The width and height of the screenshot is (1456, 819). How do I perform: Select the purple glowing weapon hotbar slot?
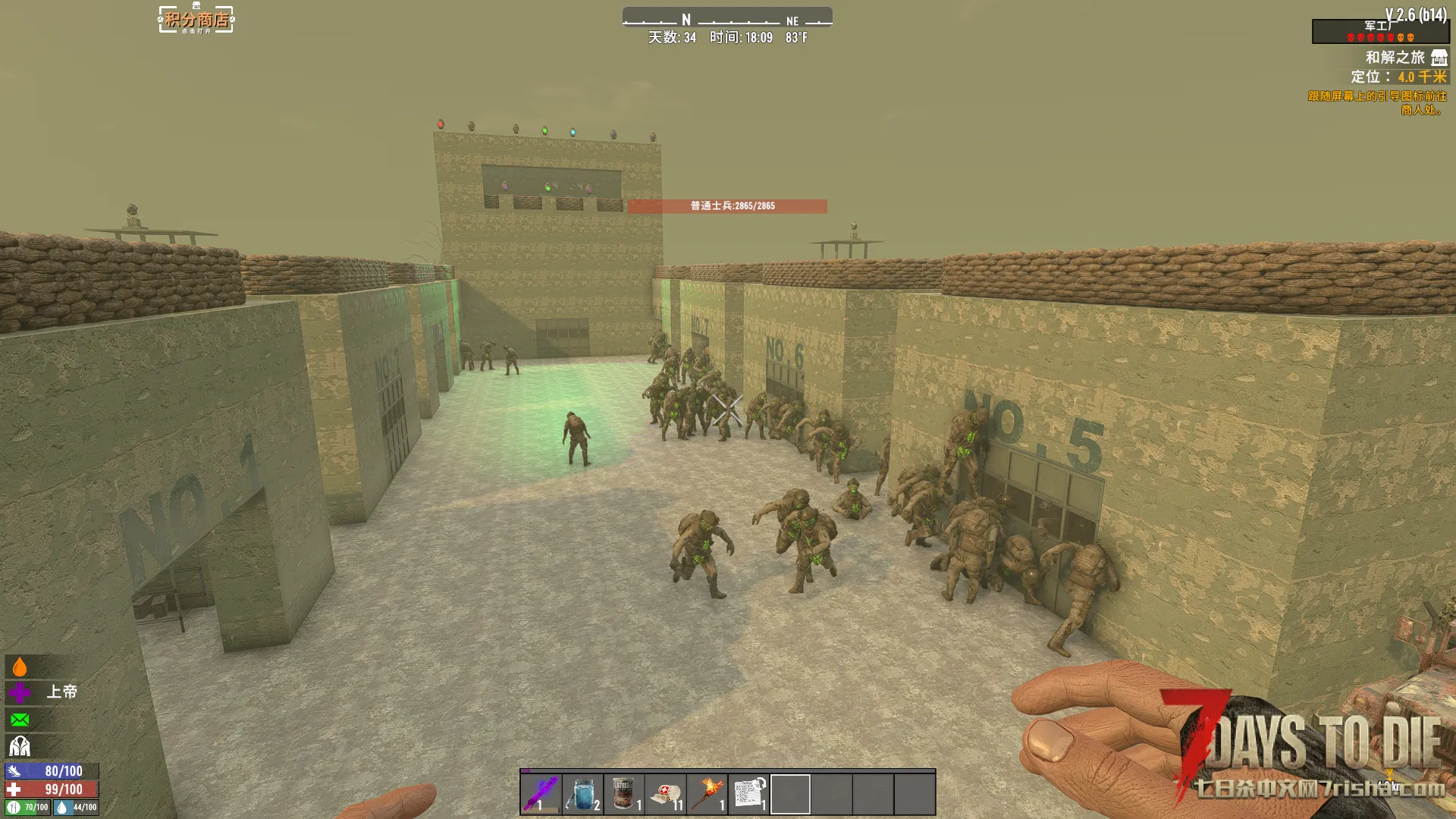541,793
